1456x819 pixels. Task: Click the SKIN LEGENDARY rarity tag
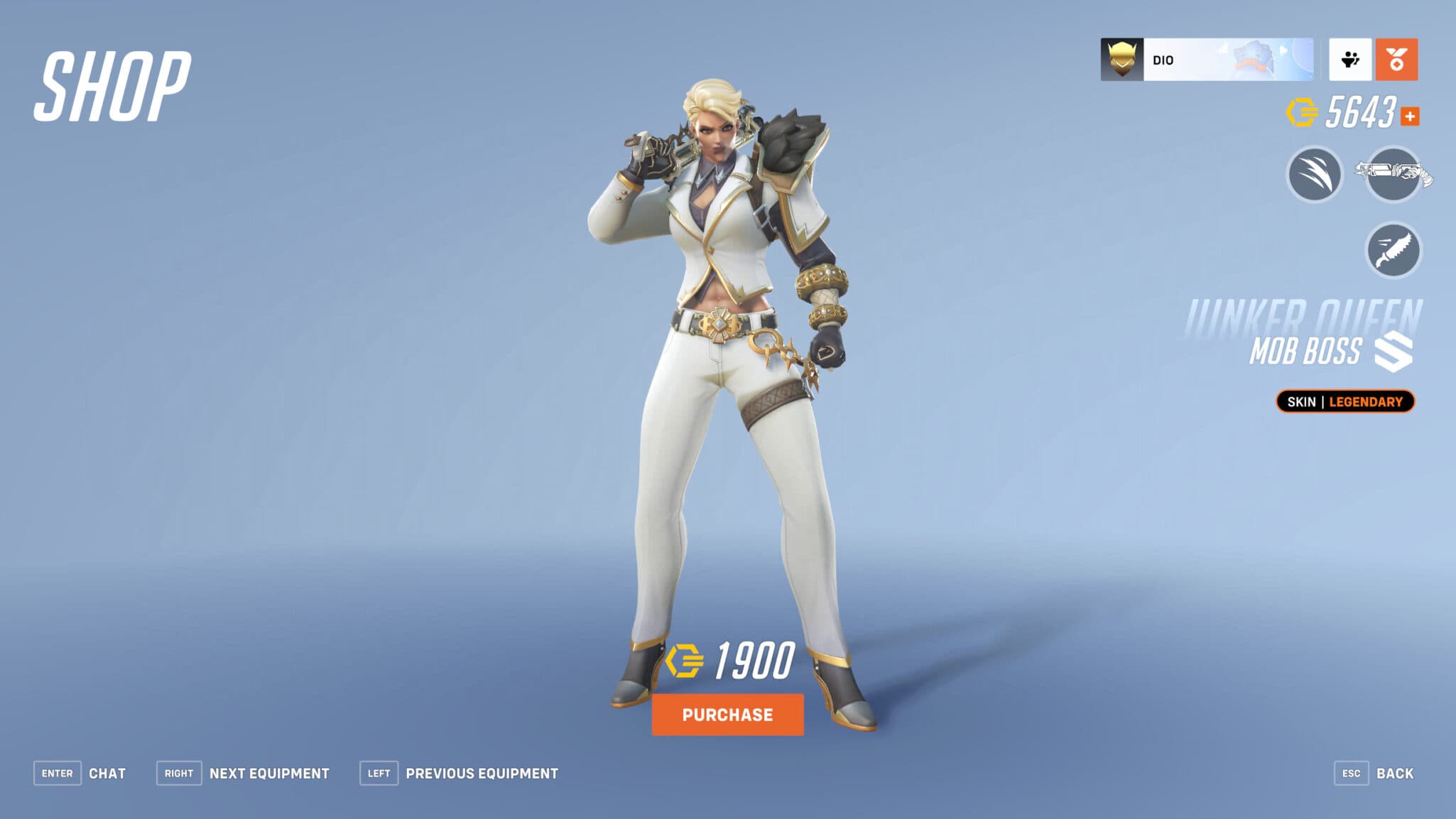click(x=1344, y=401)
